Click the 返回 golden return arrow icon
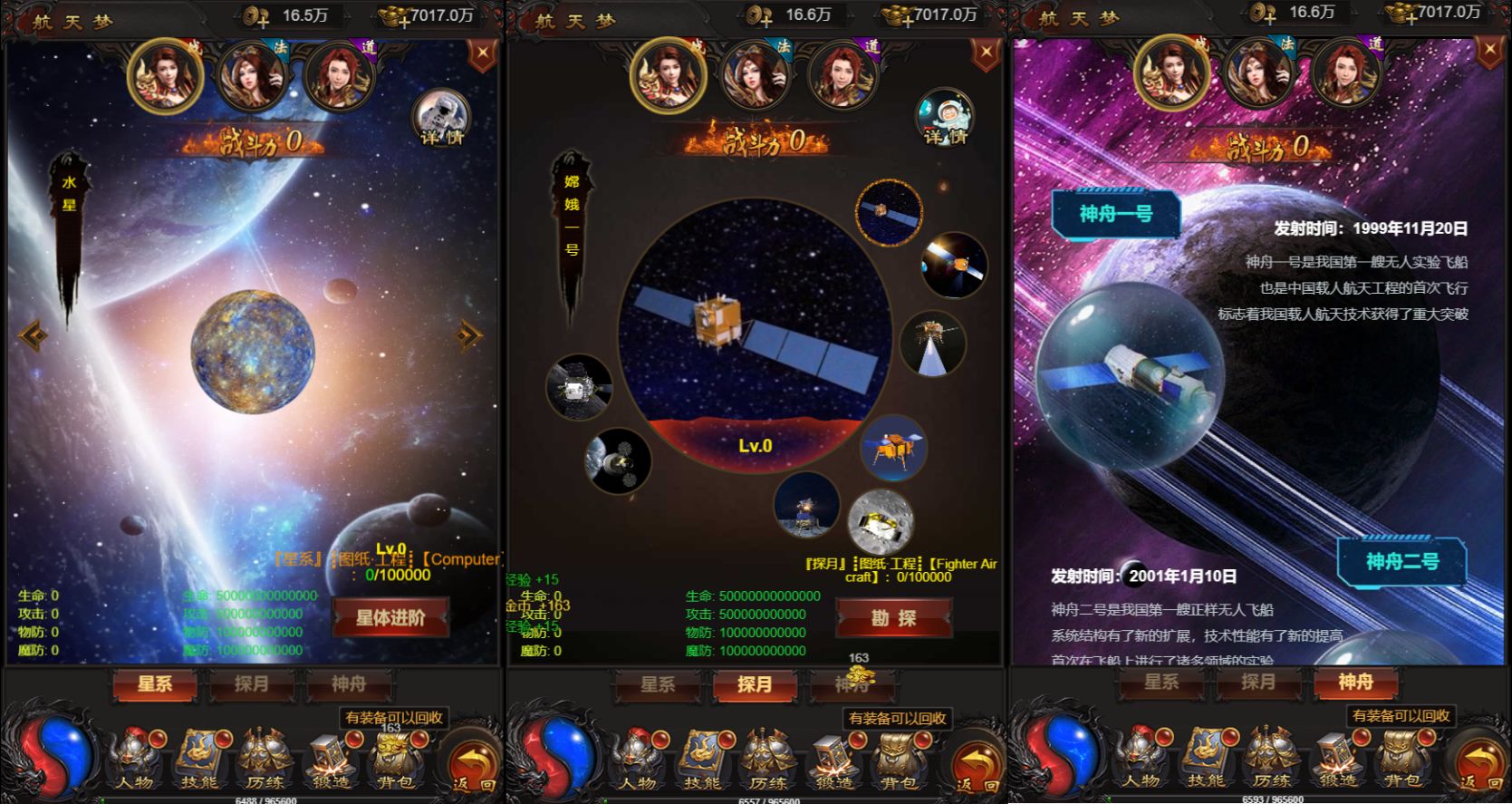1512x804 pixels. point(470,760)
